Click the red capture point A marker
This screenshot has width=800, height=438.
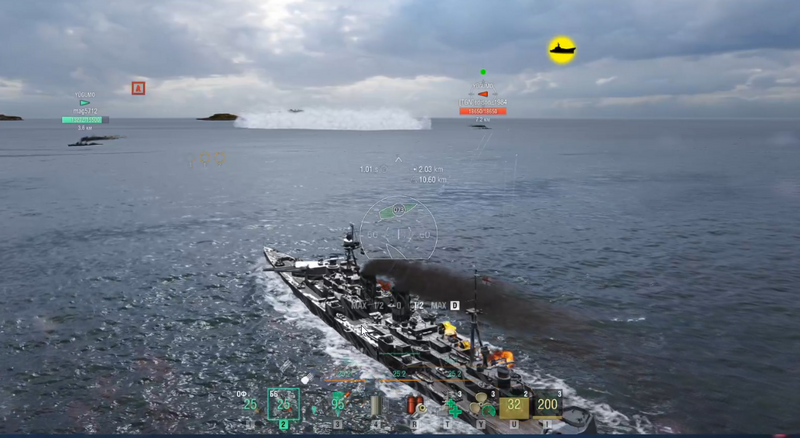(x=138, y=88)
